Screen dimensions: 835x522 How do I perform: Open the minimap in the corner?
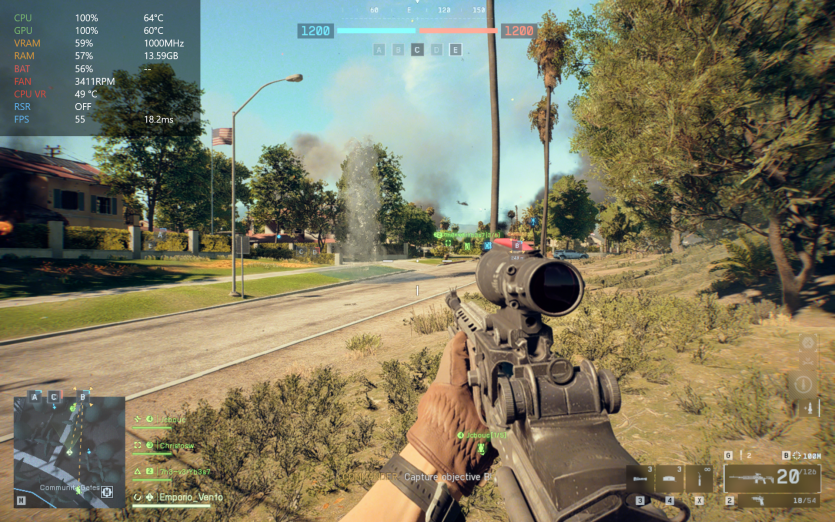point(69,452)
